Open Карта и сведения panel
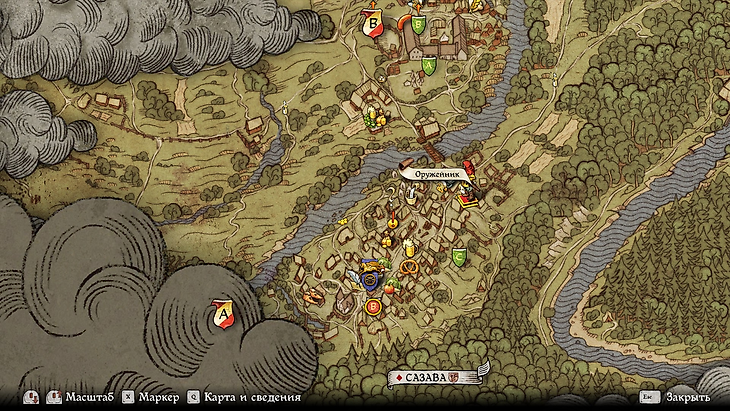Screen dimensions: 730x411 coord(243,397)
